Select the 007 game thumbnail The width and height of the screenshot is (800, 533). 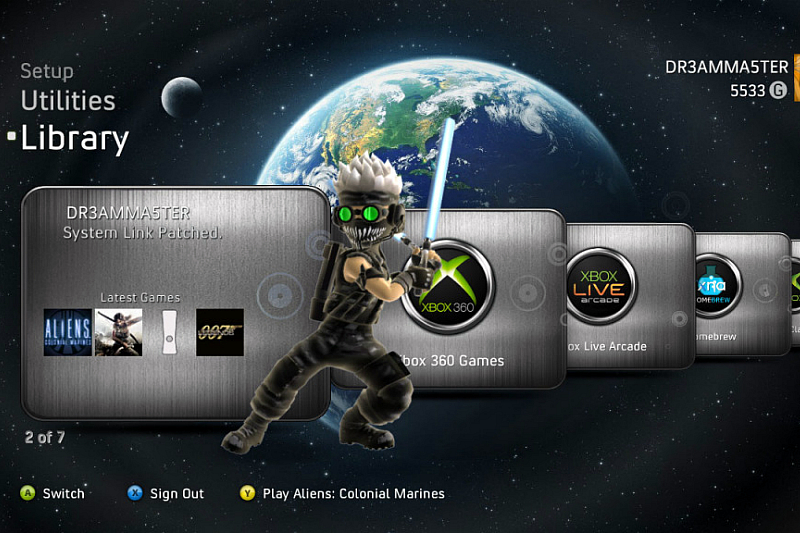pos(219,333)
